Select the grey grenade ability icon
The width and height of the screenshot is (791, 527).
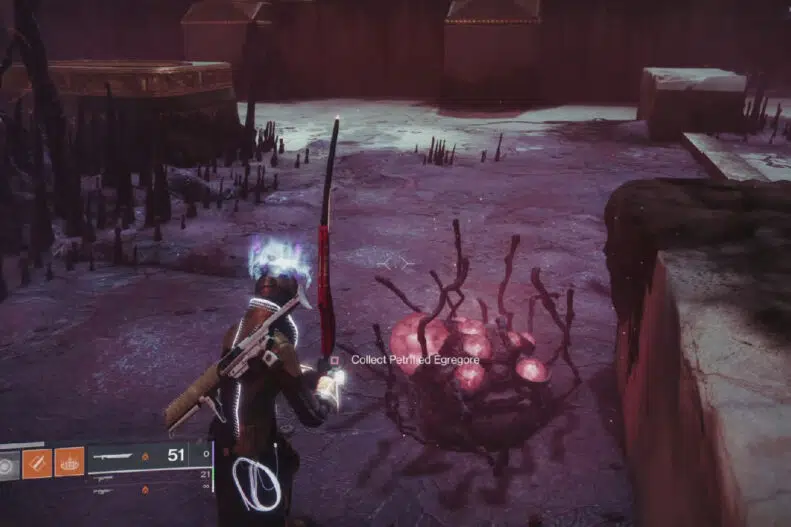9,464
